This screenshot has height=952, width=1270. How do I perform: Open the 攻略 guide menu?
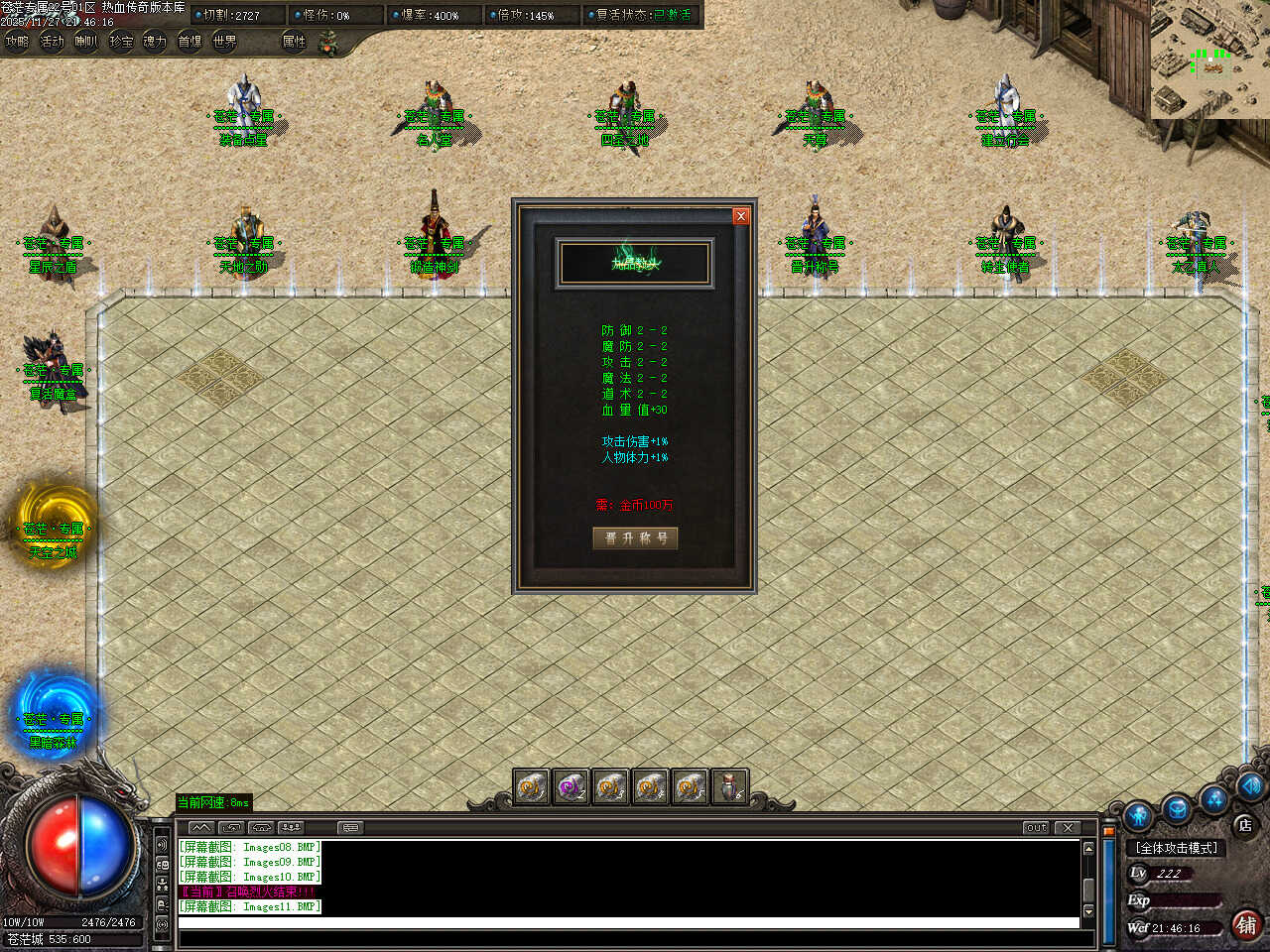[17, 42]
